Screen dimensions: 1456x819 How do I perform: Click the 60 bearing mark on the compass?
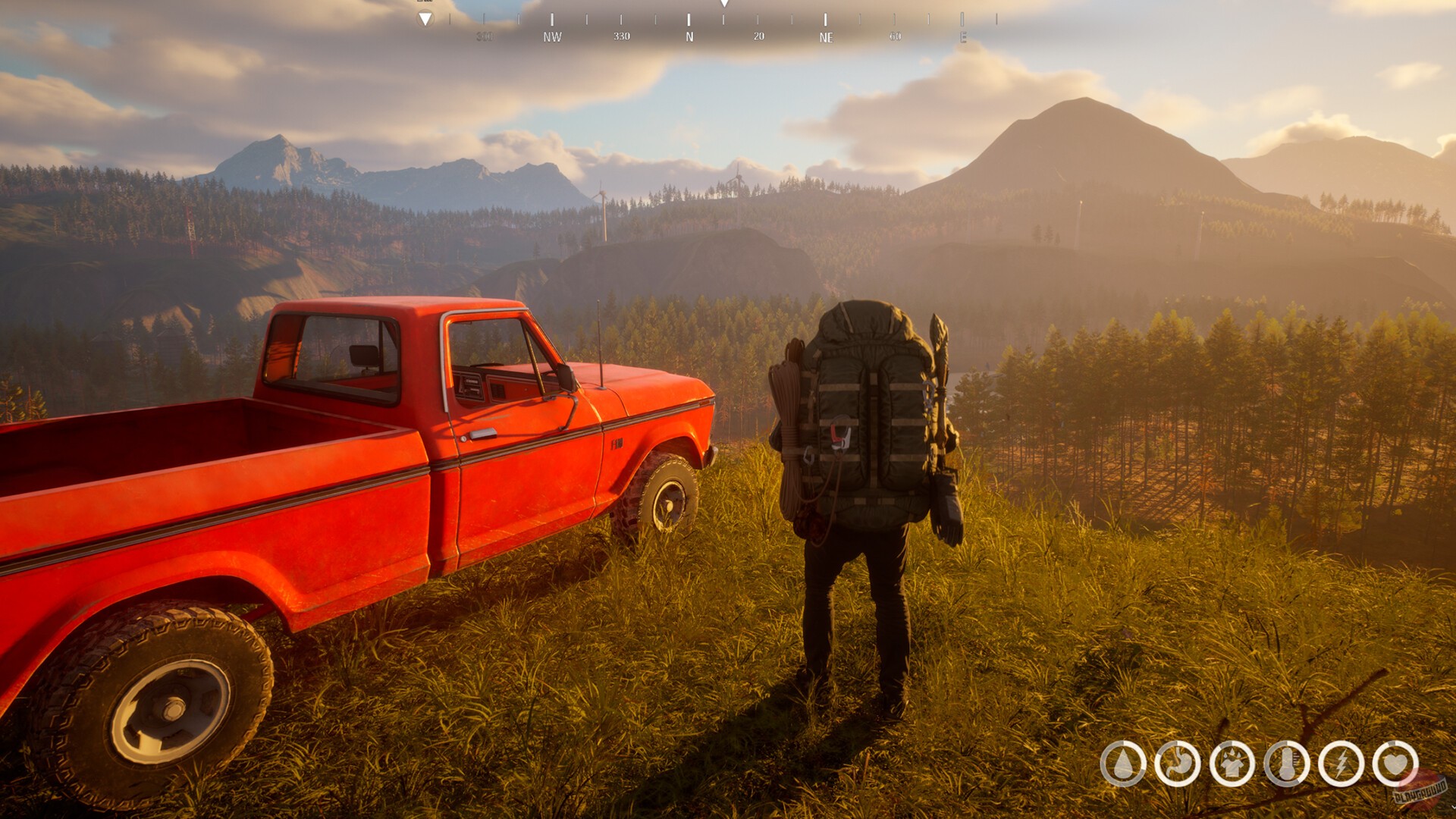(x=895, y=36)
